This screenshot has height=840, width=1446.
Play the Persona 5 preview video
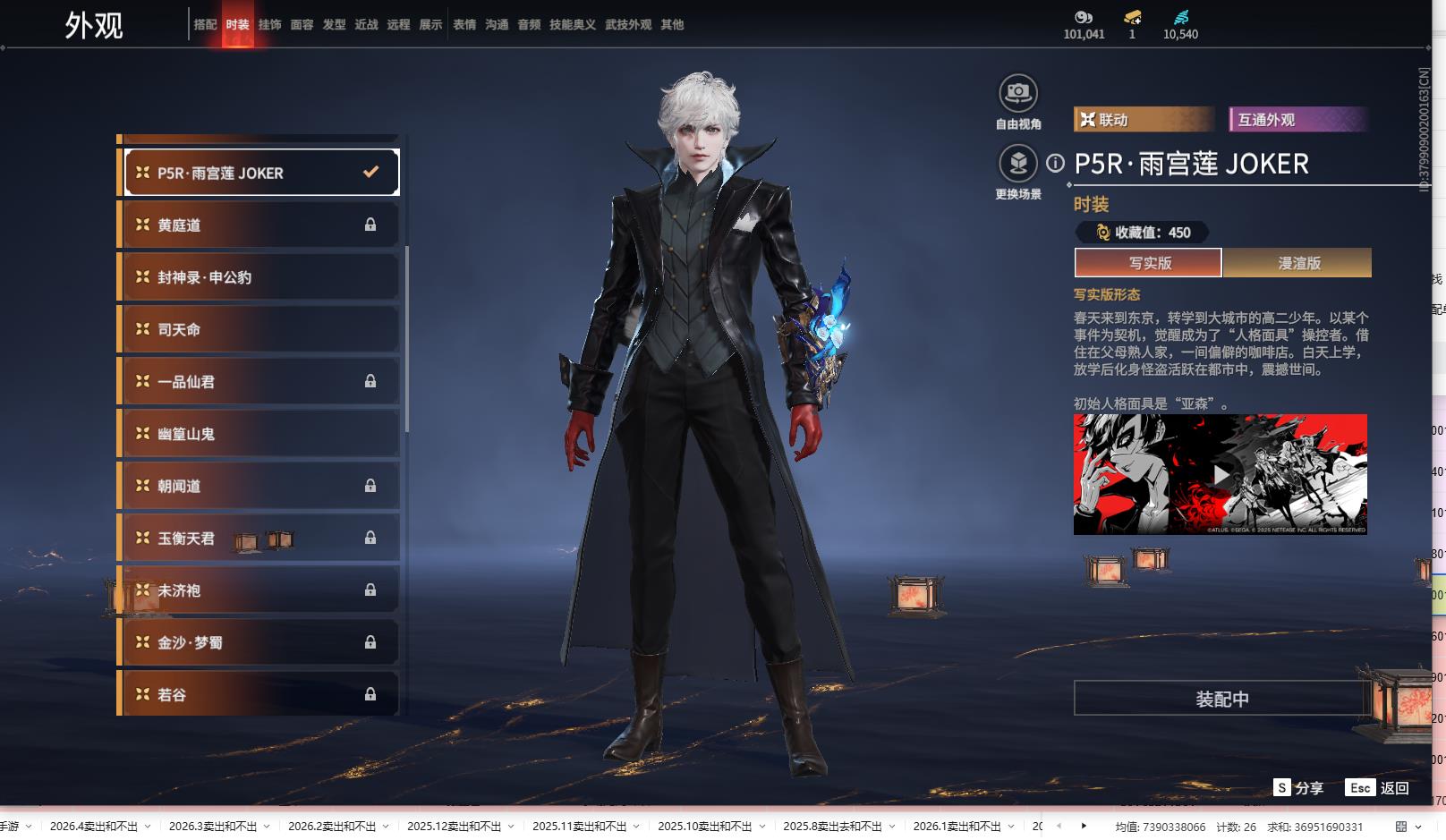click(x=1221, y=474)
